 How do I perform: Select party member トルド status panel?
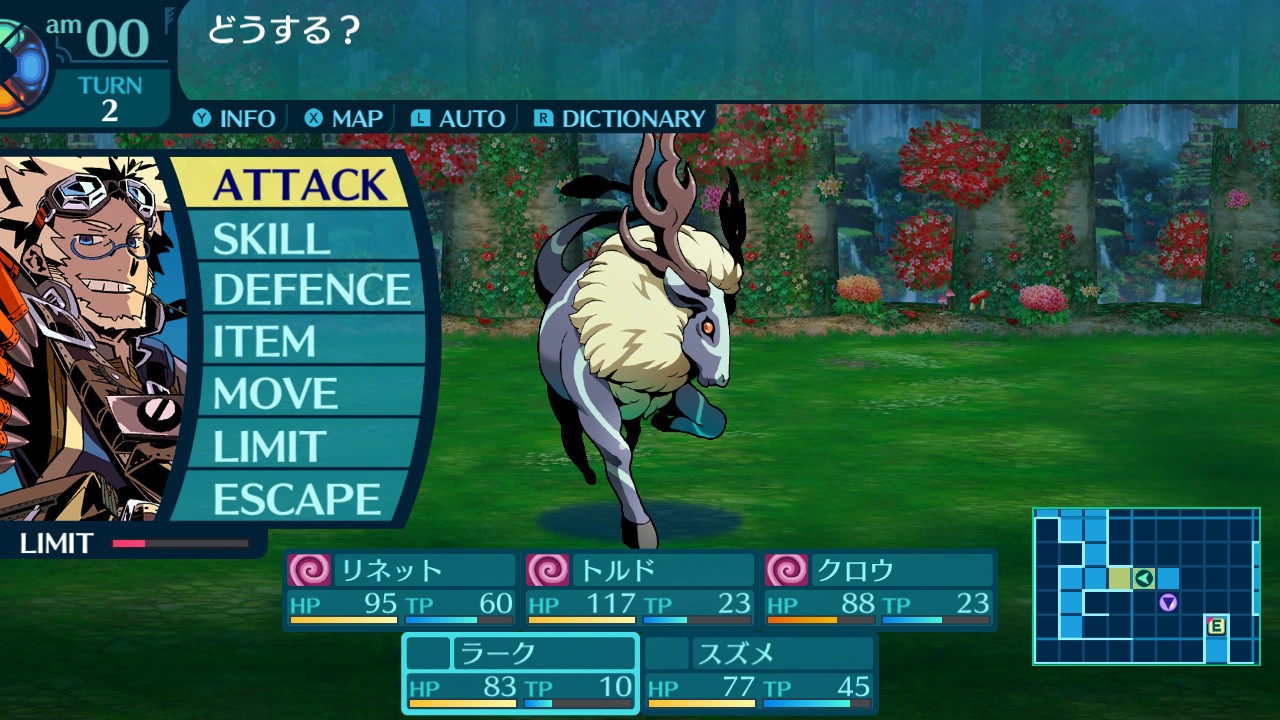coord(639,589)
